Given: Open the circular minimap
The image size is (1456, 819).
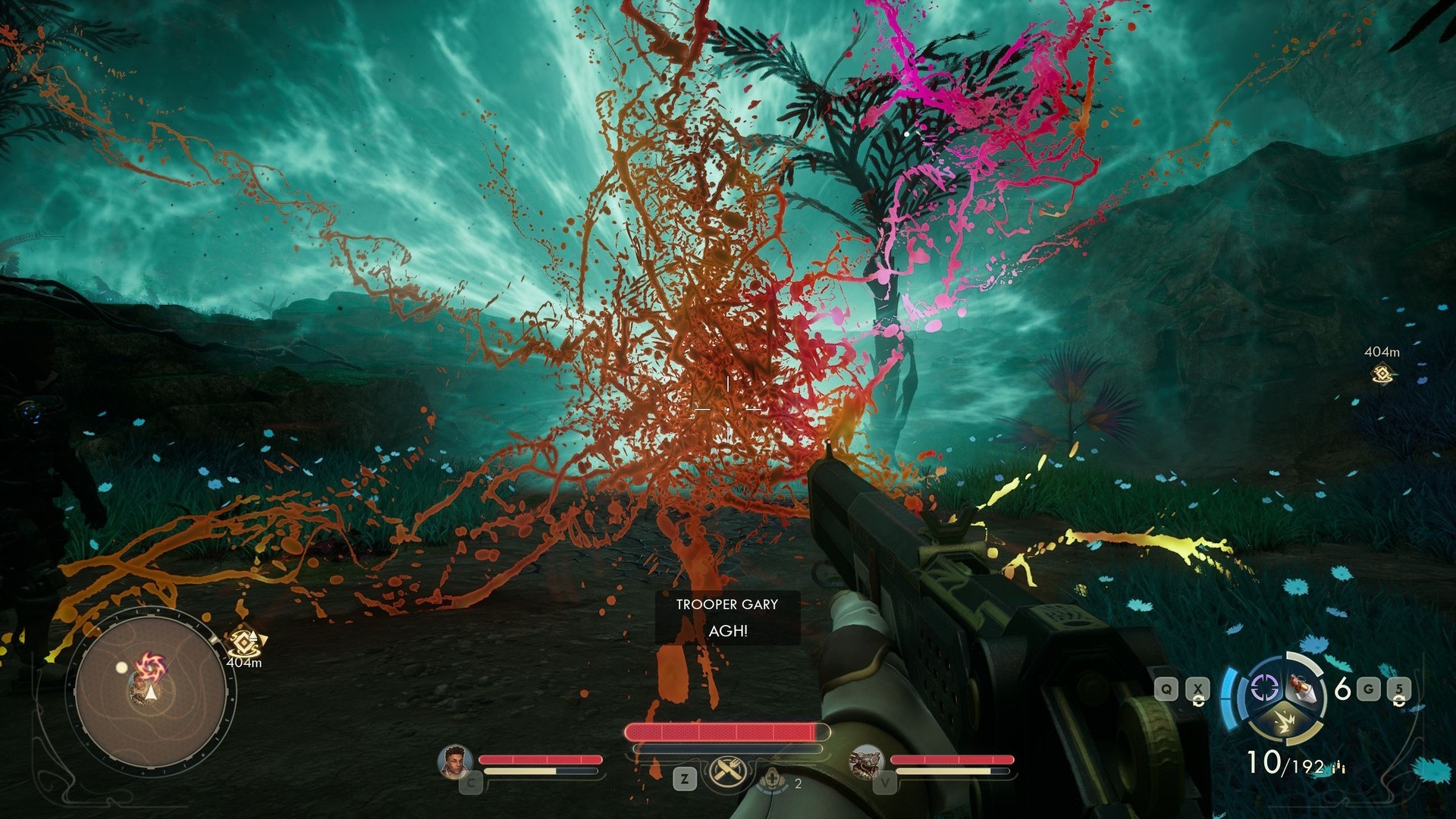Looking at the screenshot, I should point(151,695).
